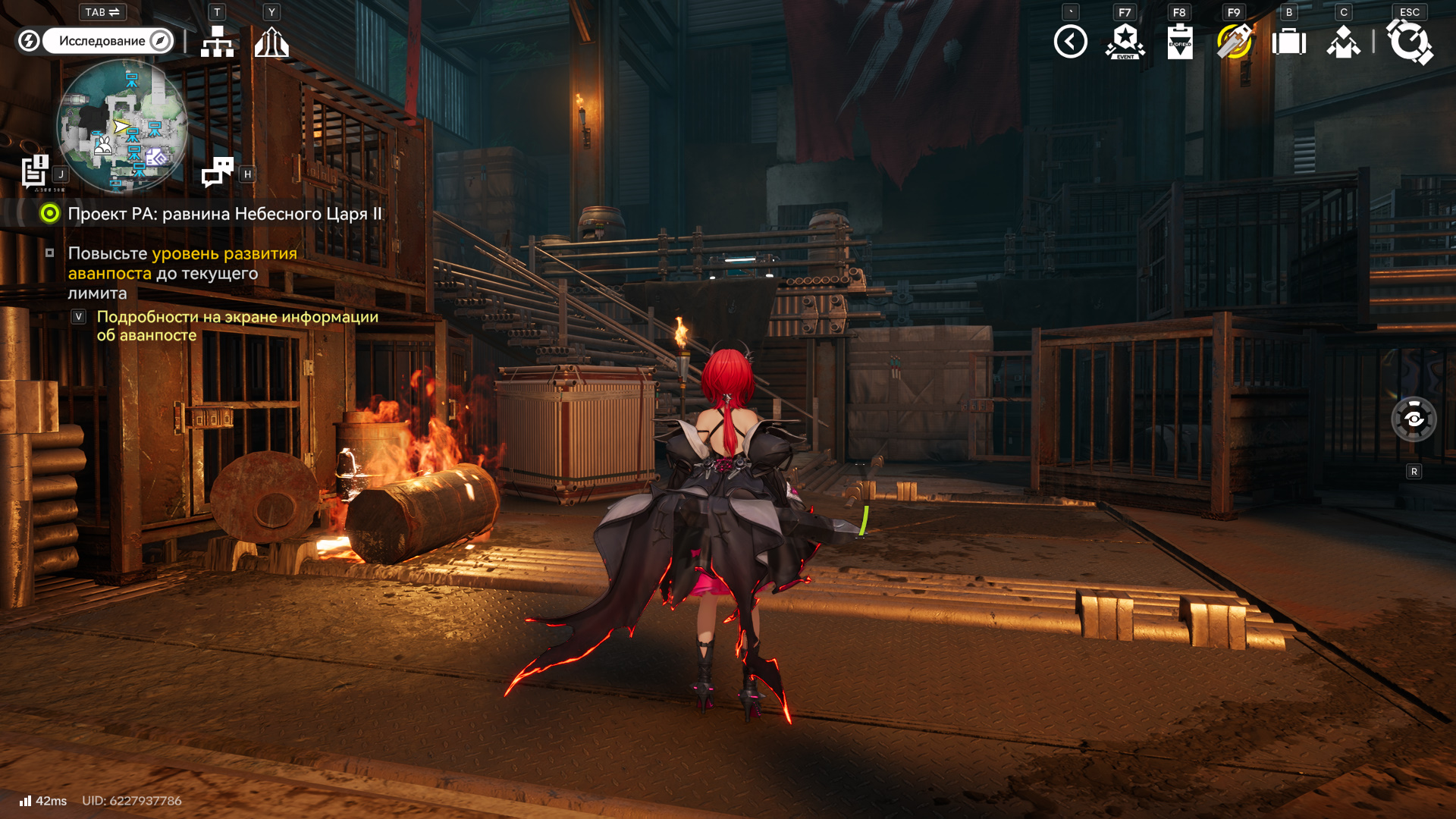The image size is (1456, 819).
Task: Open the operators character icon
Action: 1343,42
